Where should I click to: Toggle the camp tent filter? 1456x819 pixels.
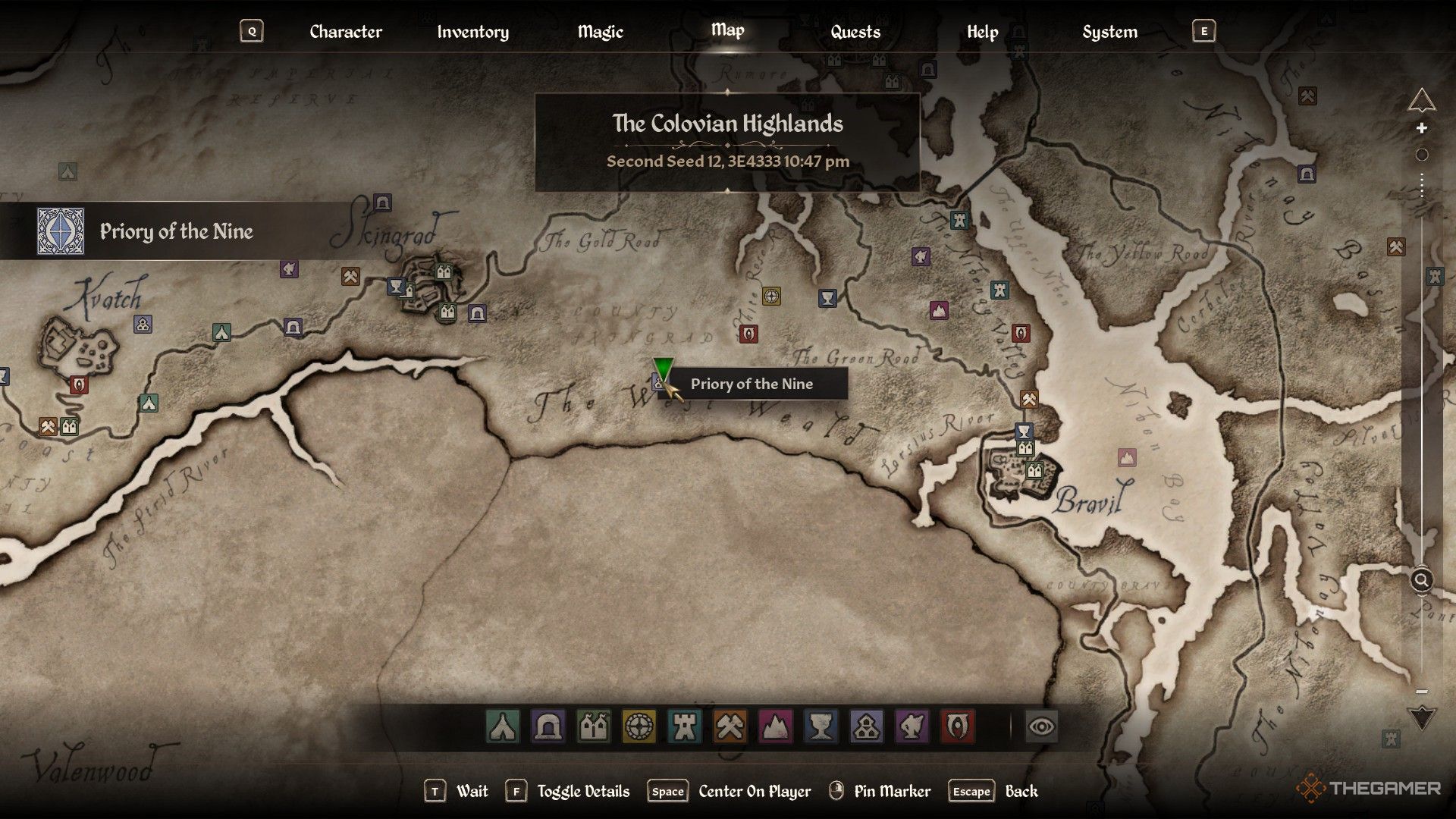point(503,726)
